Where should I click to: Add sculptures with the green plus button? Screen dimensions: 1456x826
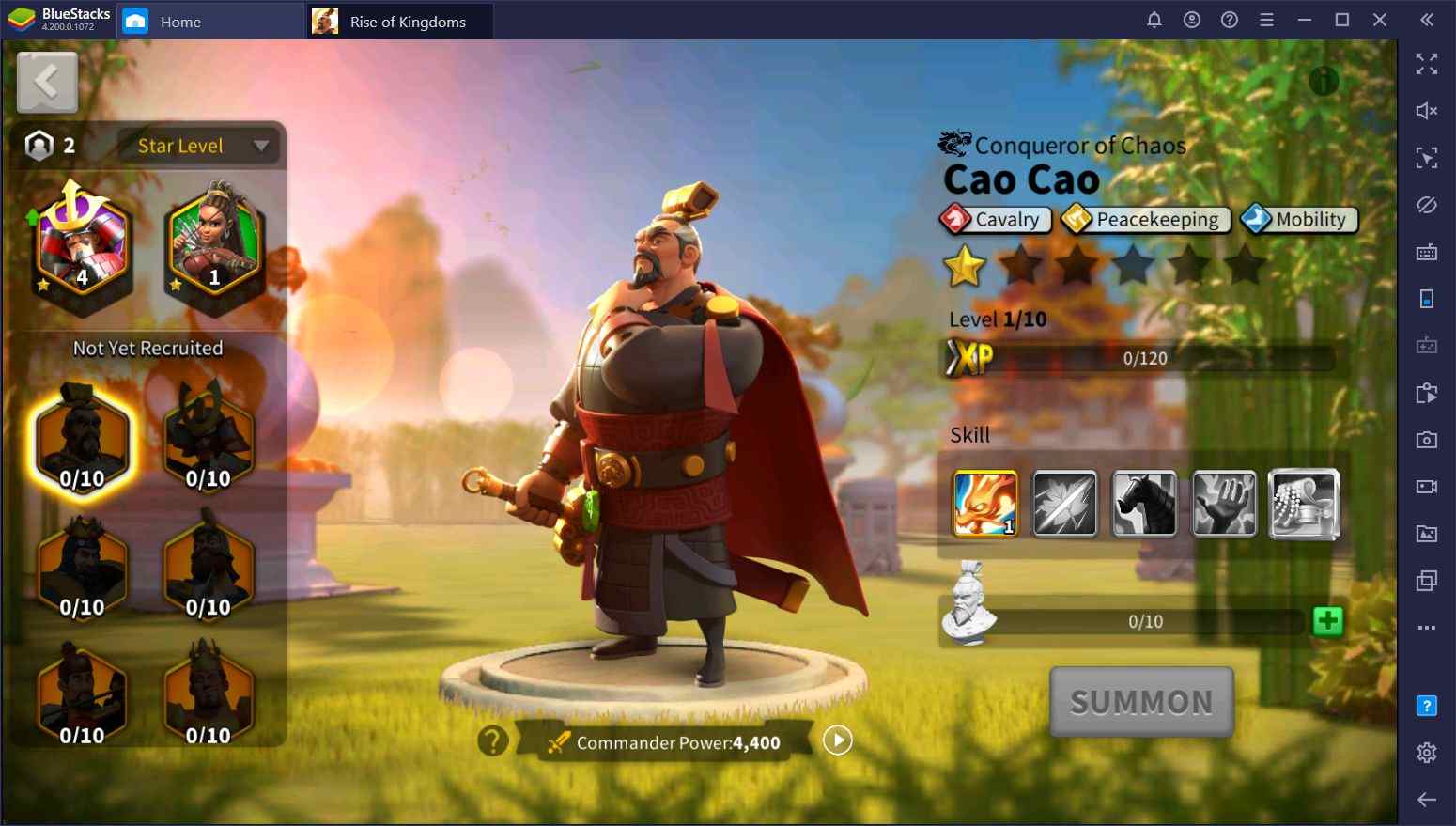click(x=1327, y=621)
